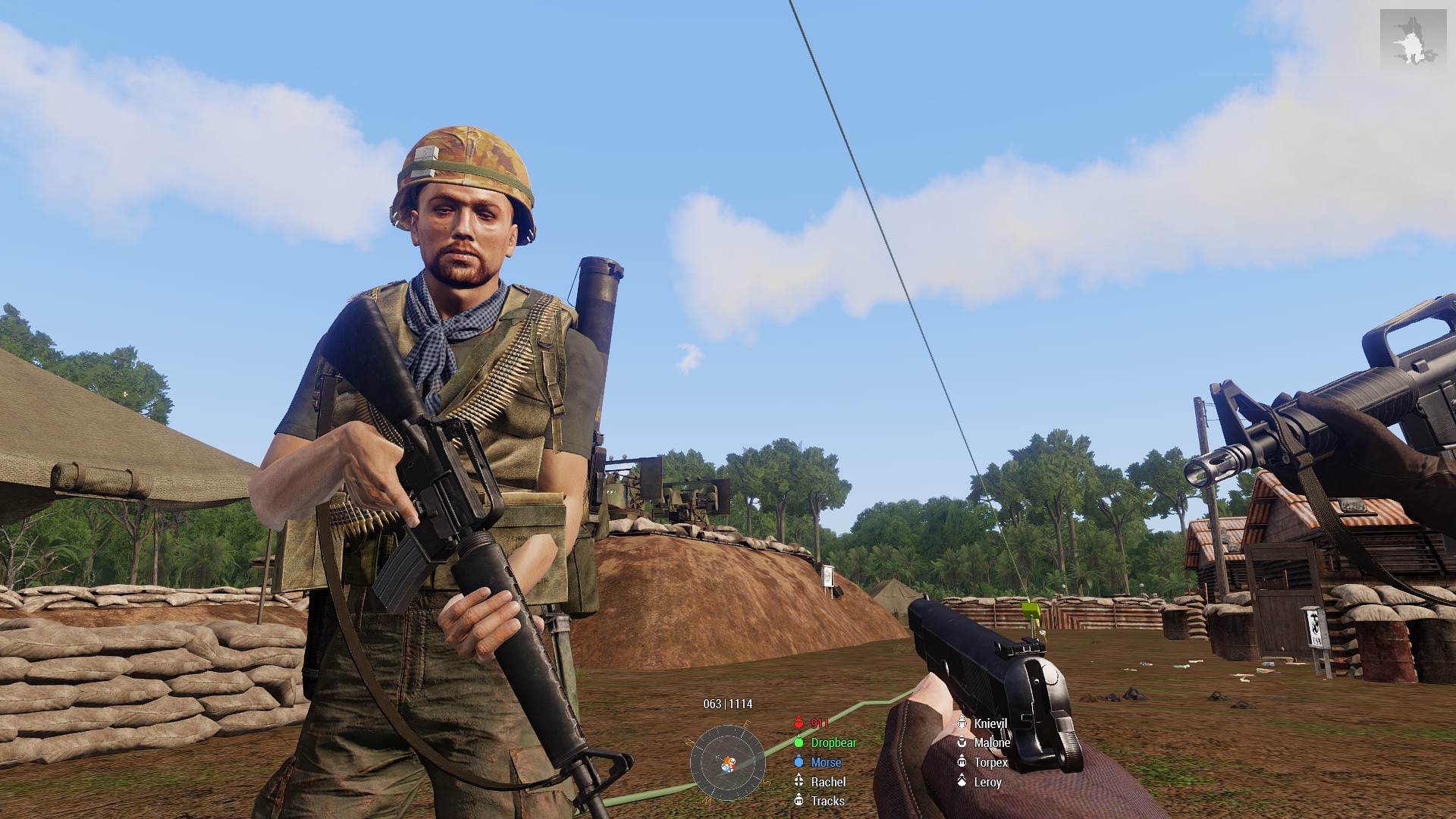Select squad member 911 in the list

[x=818, y=723]
